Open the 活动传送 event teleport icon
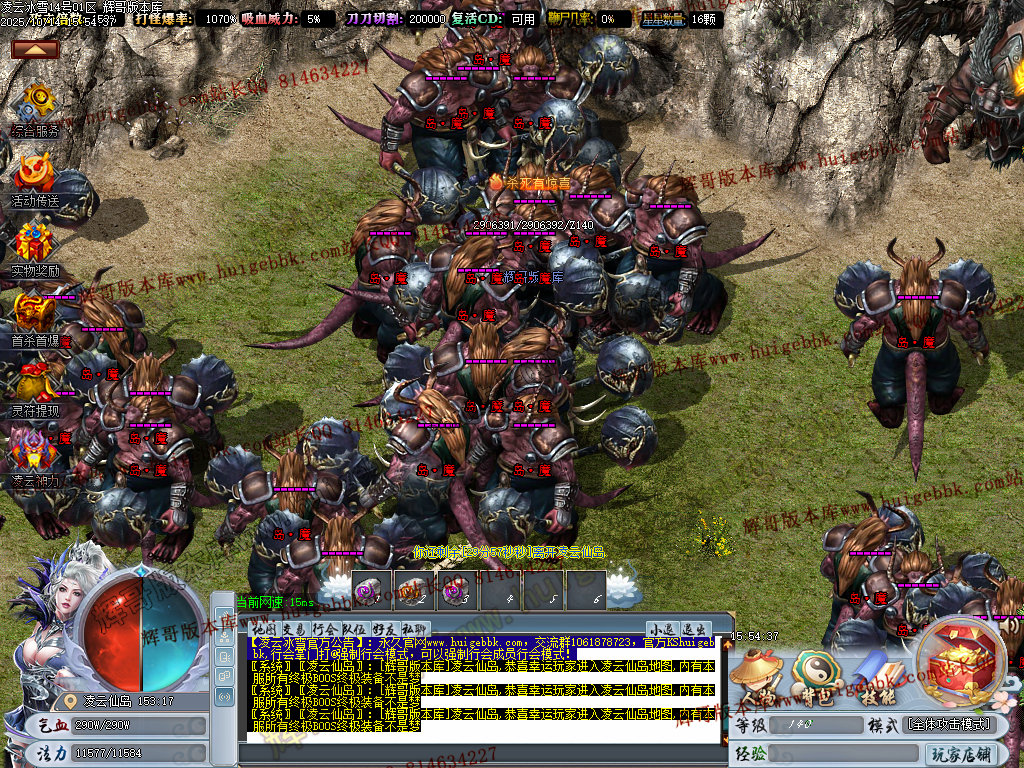The width and height of the screenshot is (1024, 768). pos(36,175)
